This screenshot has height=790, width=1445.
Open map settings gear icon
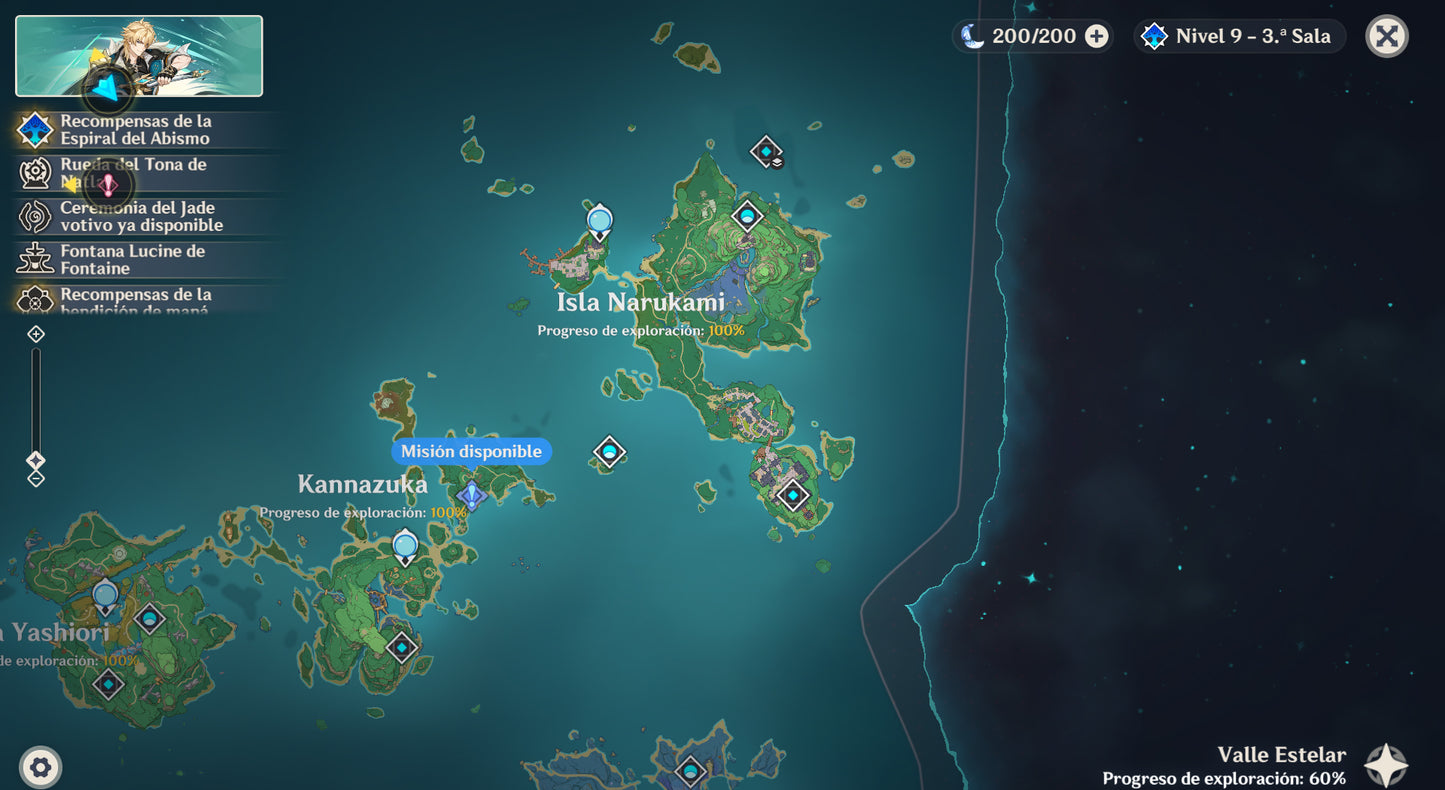click(x=40, y=767)
